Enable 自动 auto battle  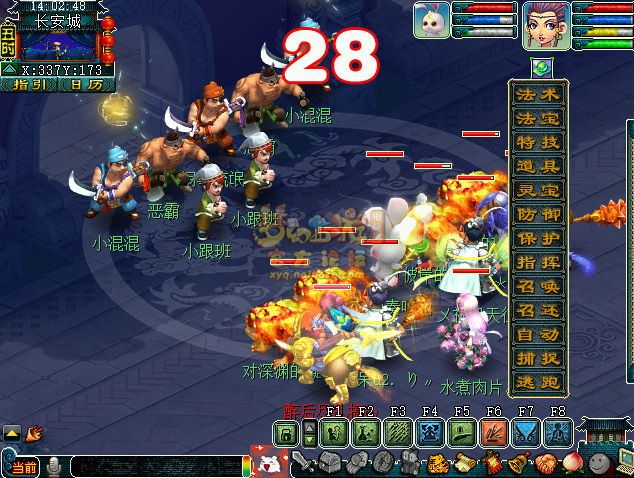tap(537, 335)
